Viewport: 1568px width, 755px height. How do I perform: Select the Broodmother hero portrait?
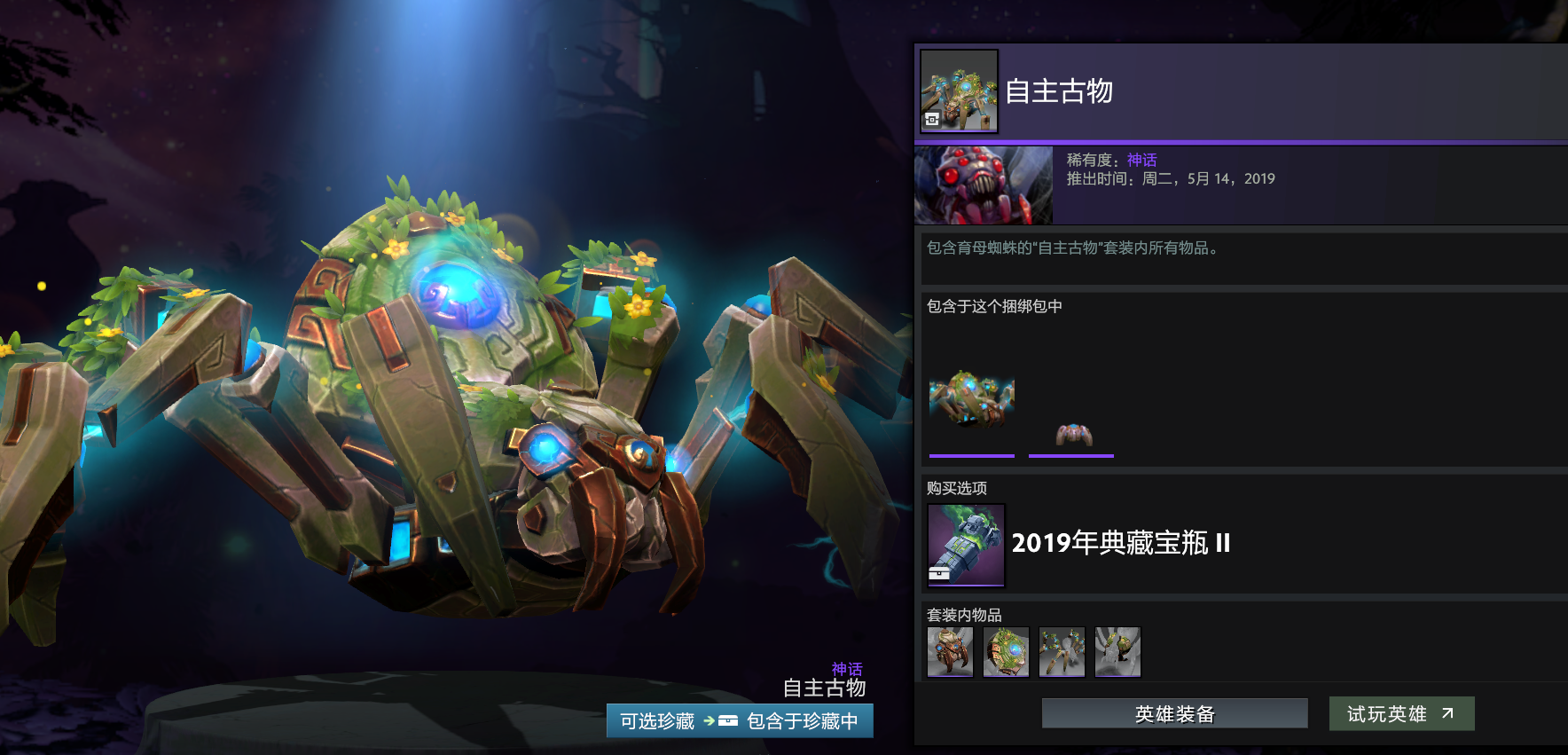(982, 185)
